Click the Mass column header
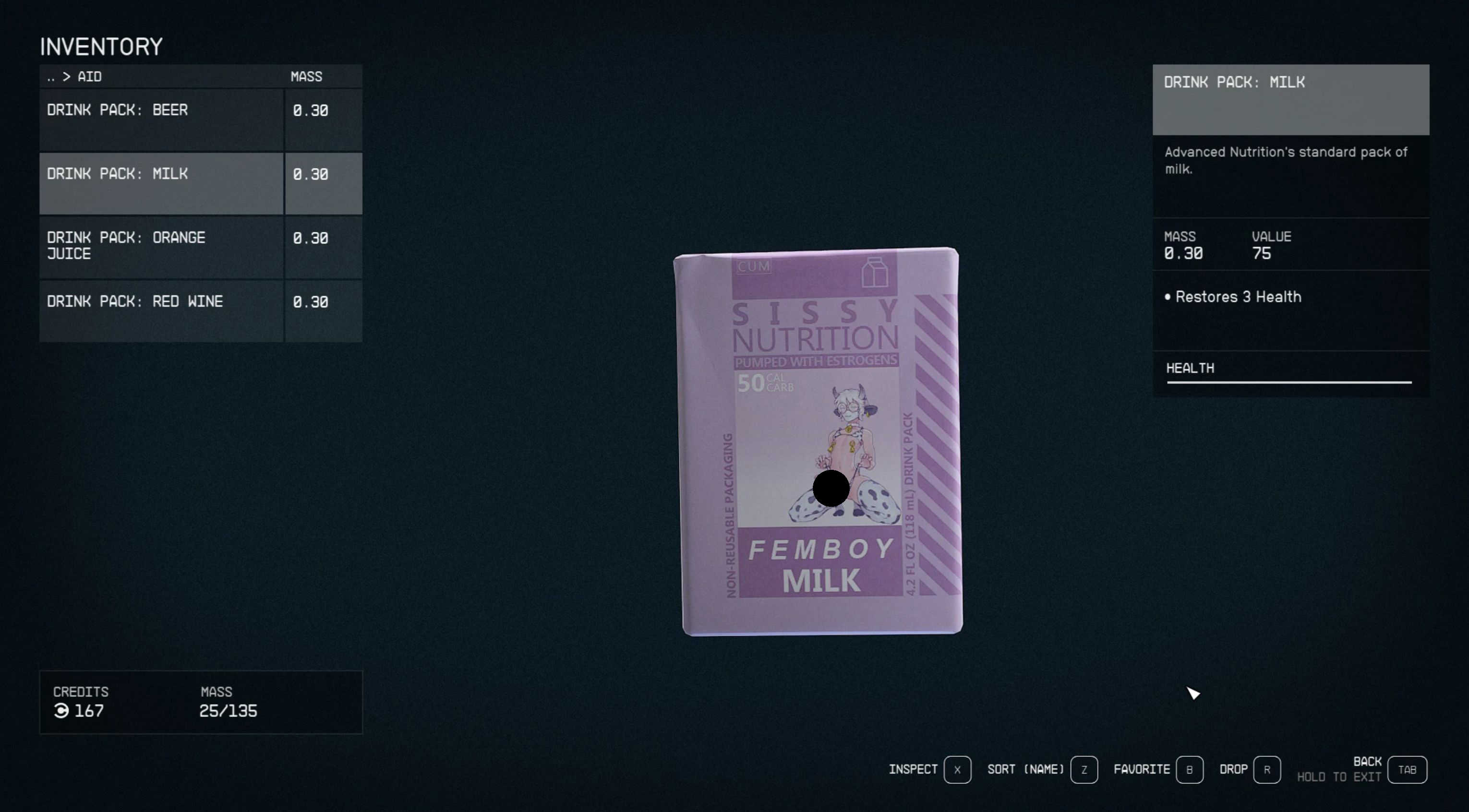Screen dimensions: 1469x812 click(306, 77)
